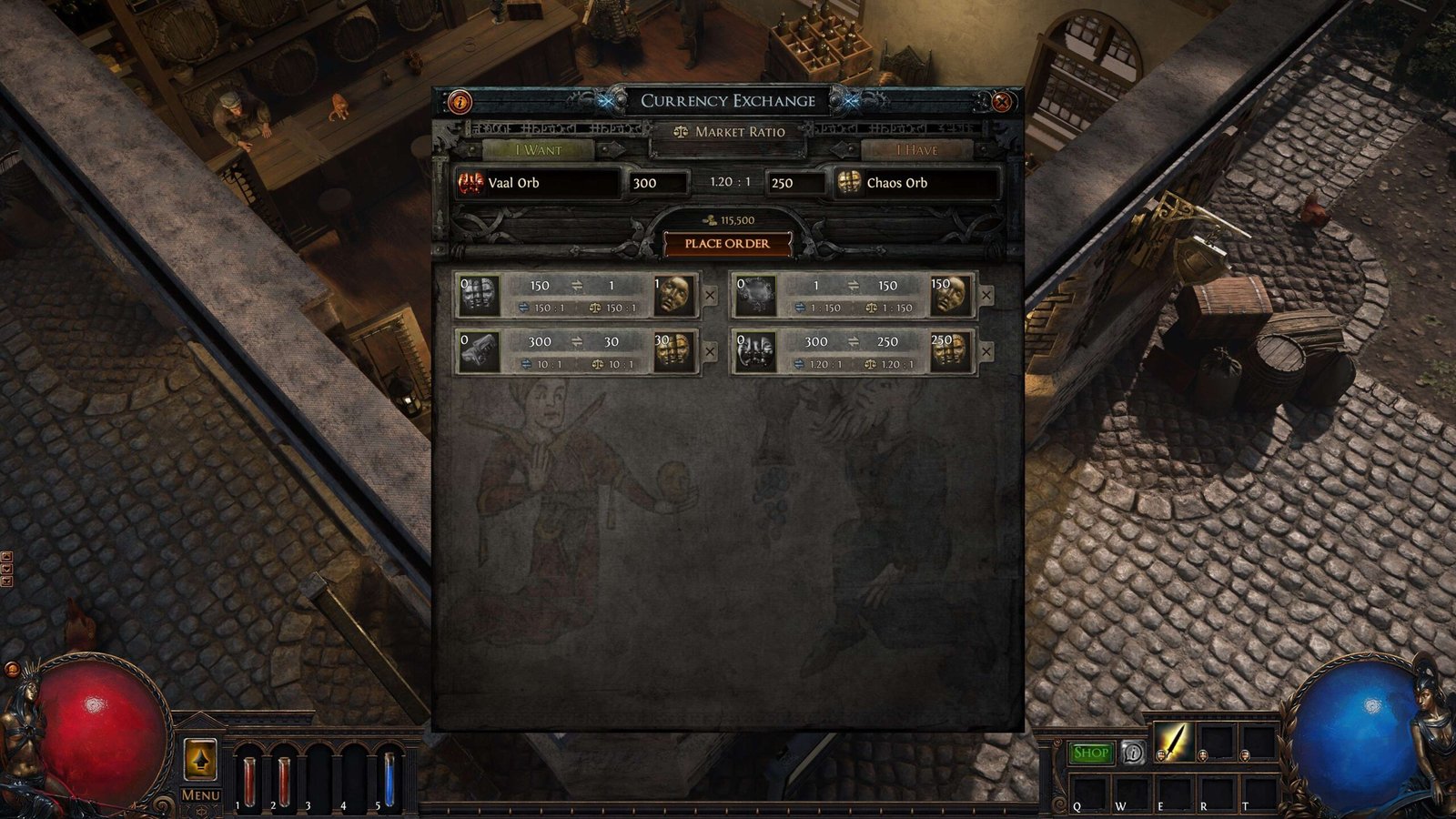This screenshot has height=819, width=1456.
Task: Close the Currency Exchange window
Action: click(1002, 102)
